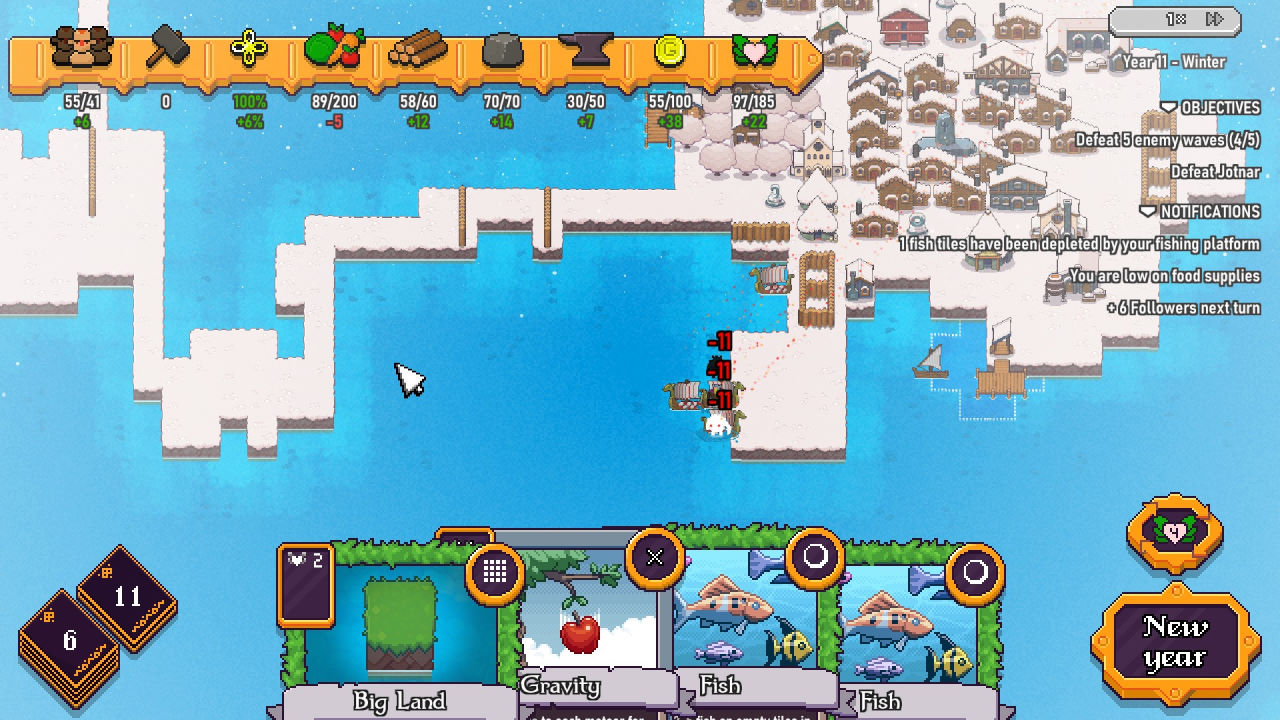
Task: Open the heart emblem button above New year
Action: 1175,532
